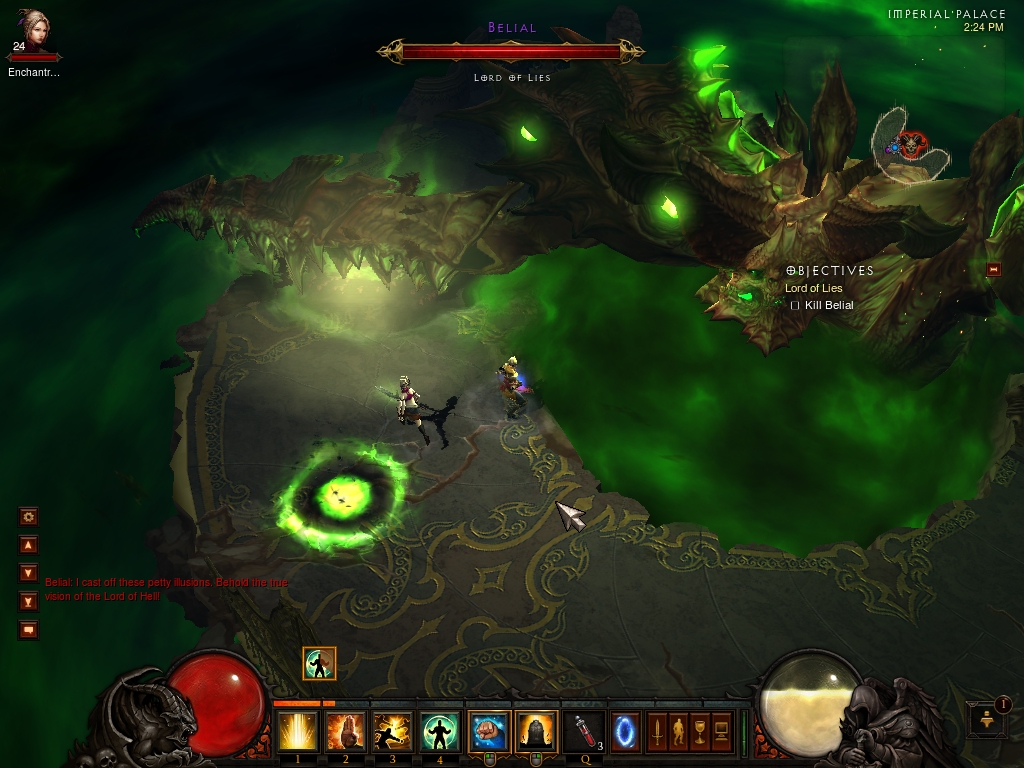Collapse the Objectives tracker with red button

coord(993,269)
